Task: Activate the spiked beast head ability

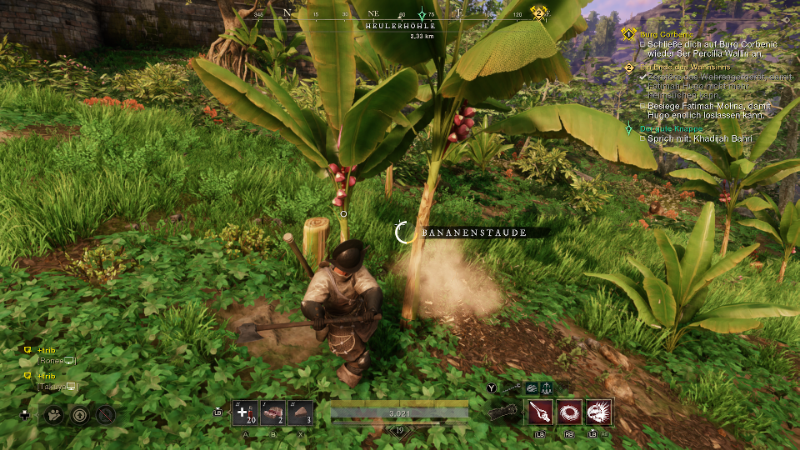Action: tap(599, 411)
